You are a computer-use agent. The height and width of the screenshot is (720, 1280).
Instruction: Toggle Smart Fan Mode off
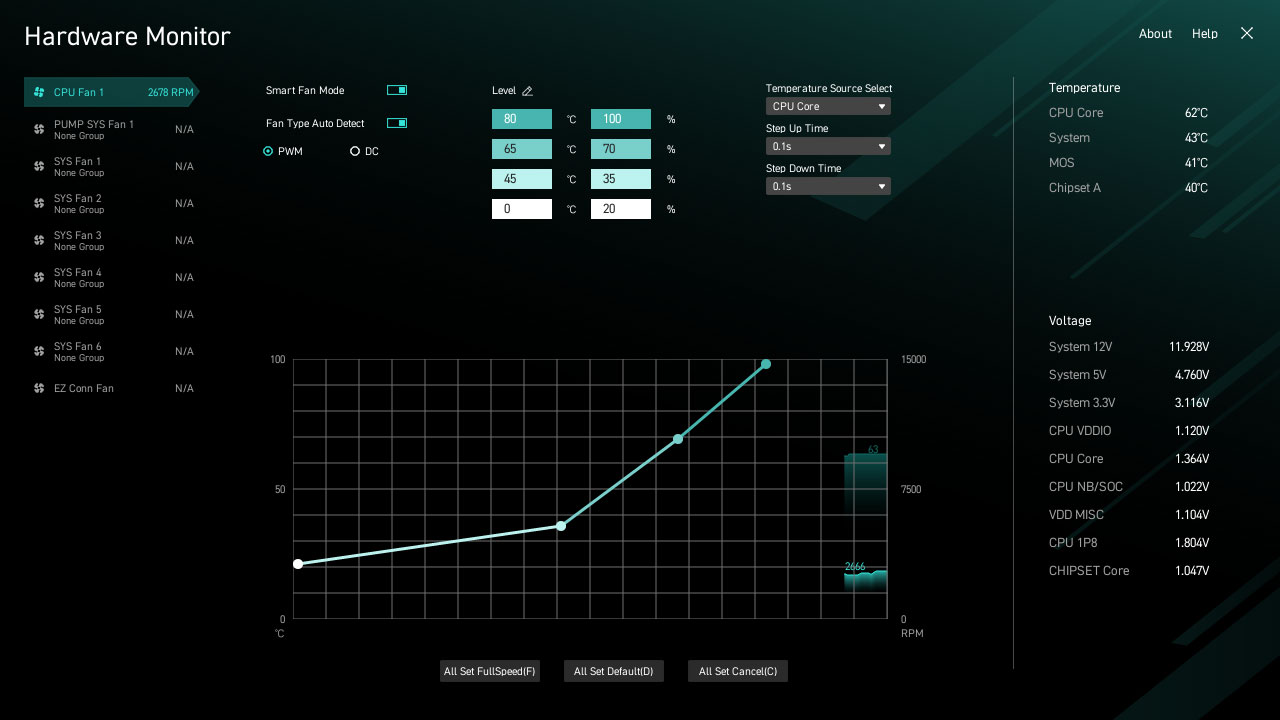(396, 89)
